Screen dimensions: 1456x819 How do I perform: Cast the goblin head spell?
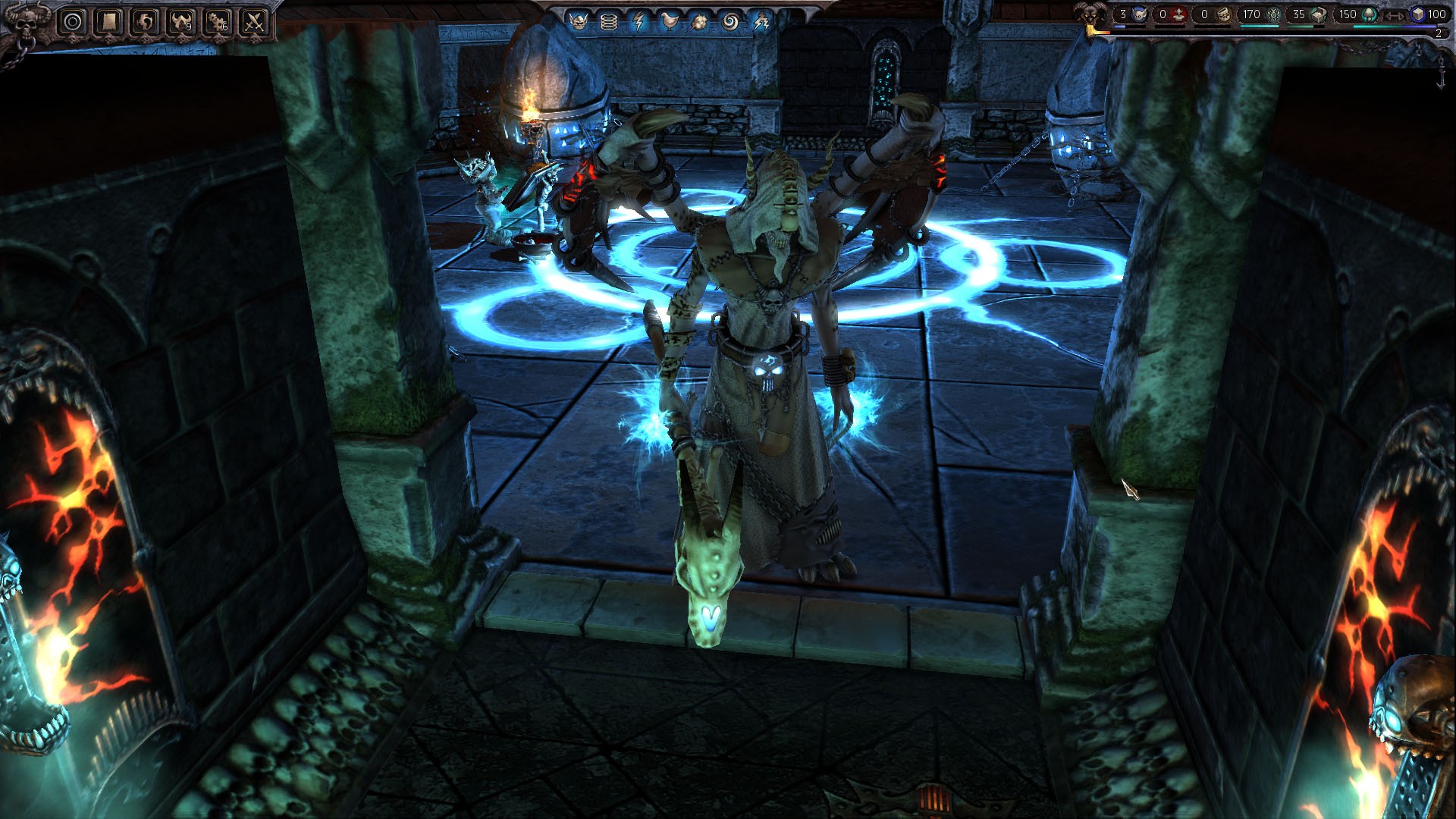(579, 20)
